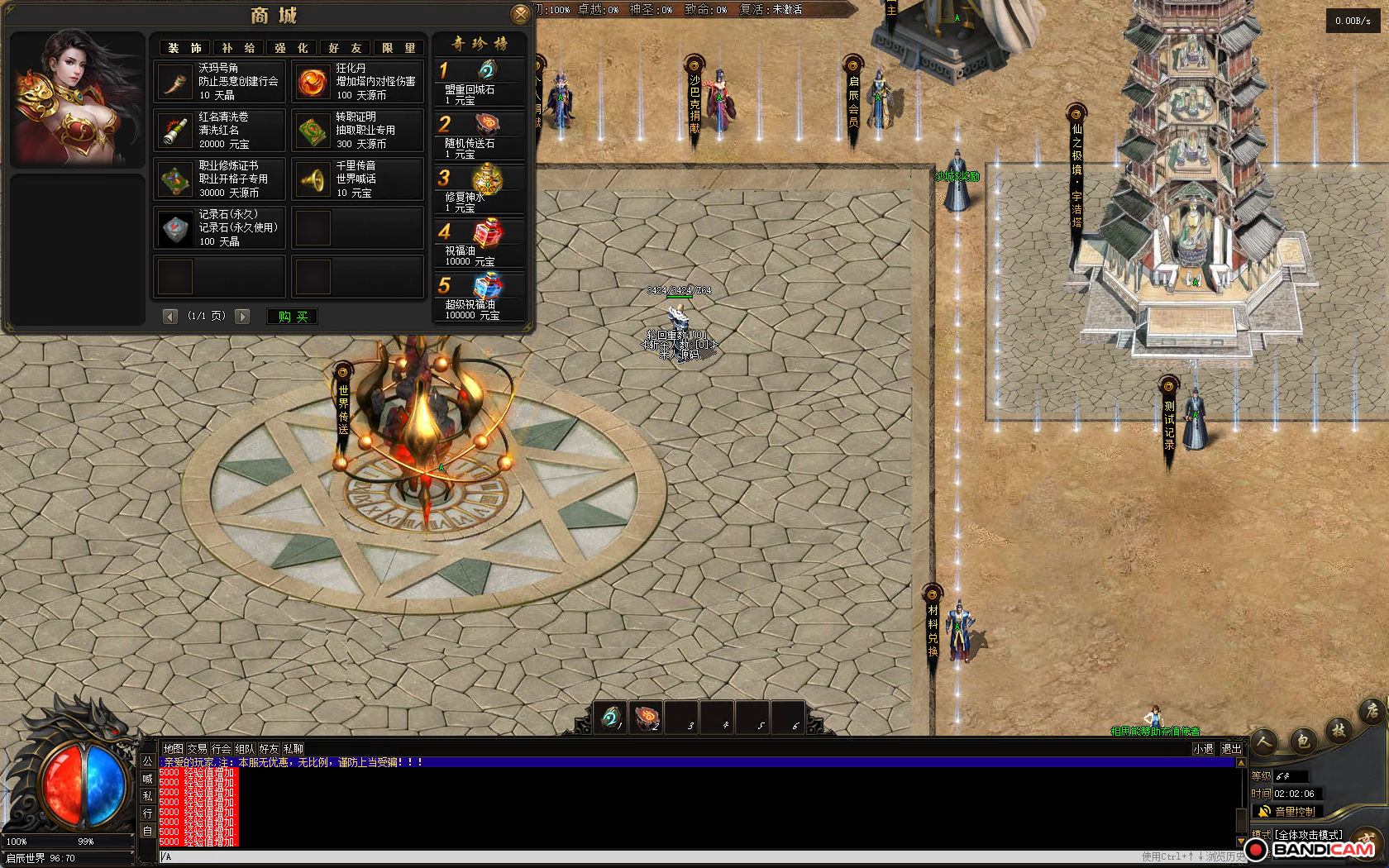Click the green 购买 buy button
The image size is (1389, 868).
click(x=293, y=317)
